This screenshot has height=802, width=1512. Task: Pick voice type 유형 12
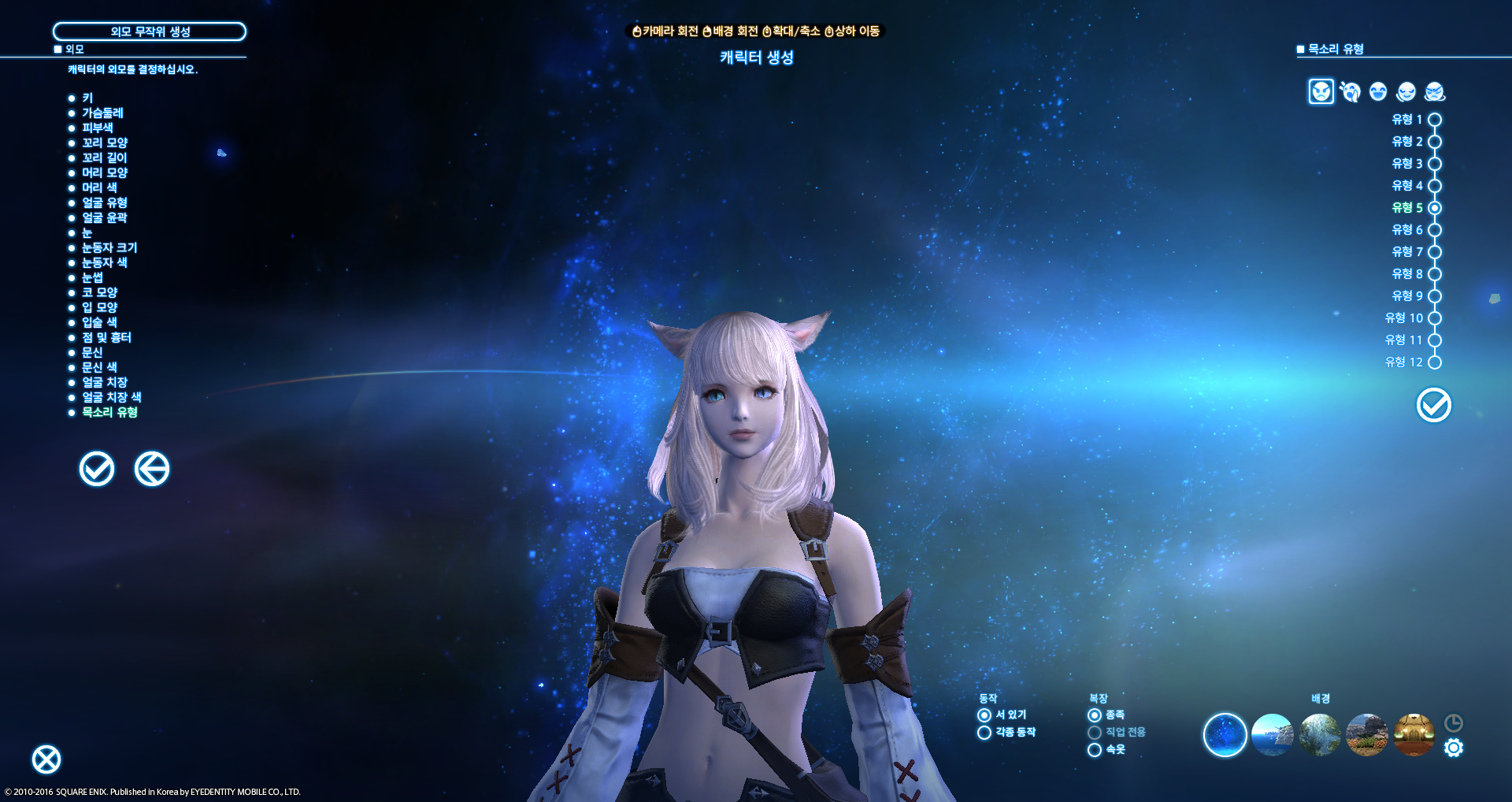point(1435,362)
